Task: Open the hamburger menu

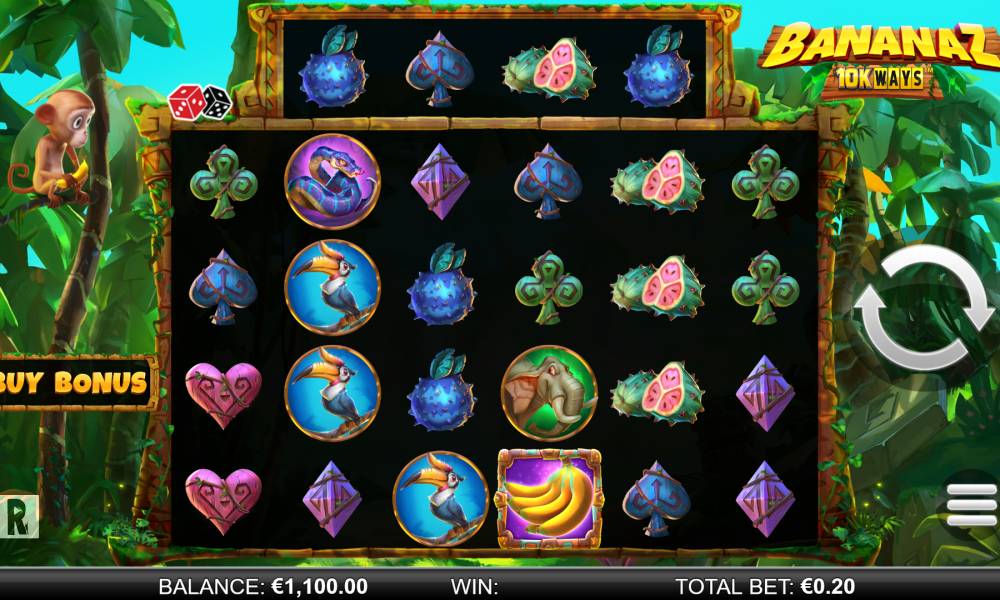Action: tap(971, 505)
